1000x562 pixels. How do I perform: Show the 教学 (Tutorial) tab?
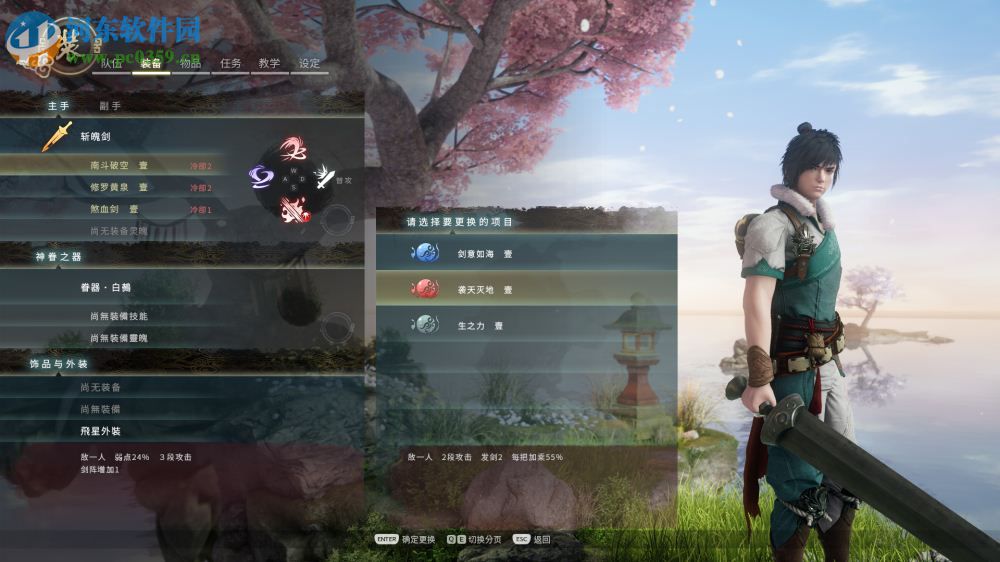point(269,63)
